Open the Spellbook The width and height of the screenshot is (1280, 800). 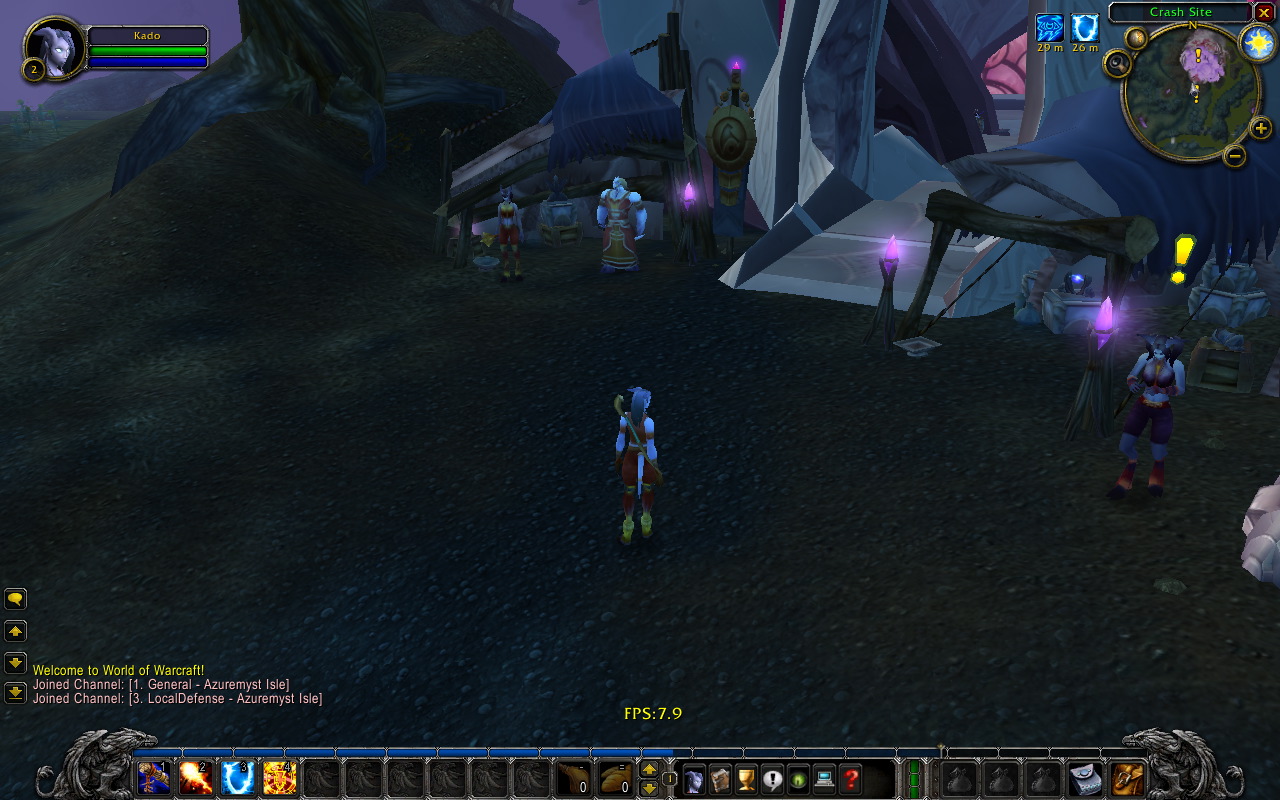720,780
